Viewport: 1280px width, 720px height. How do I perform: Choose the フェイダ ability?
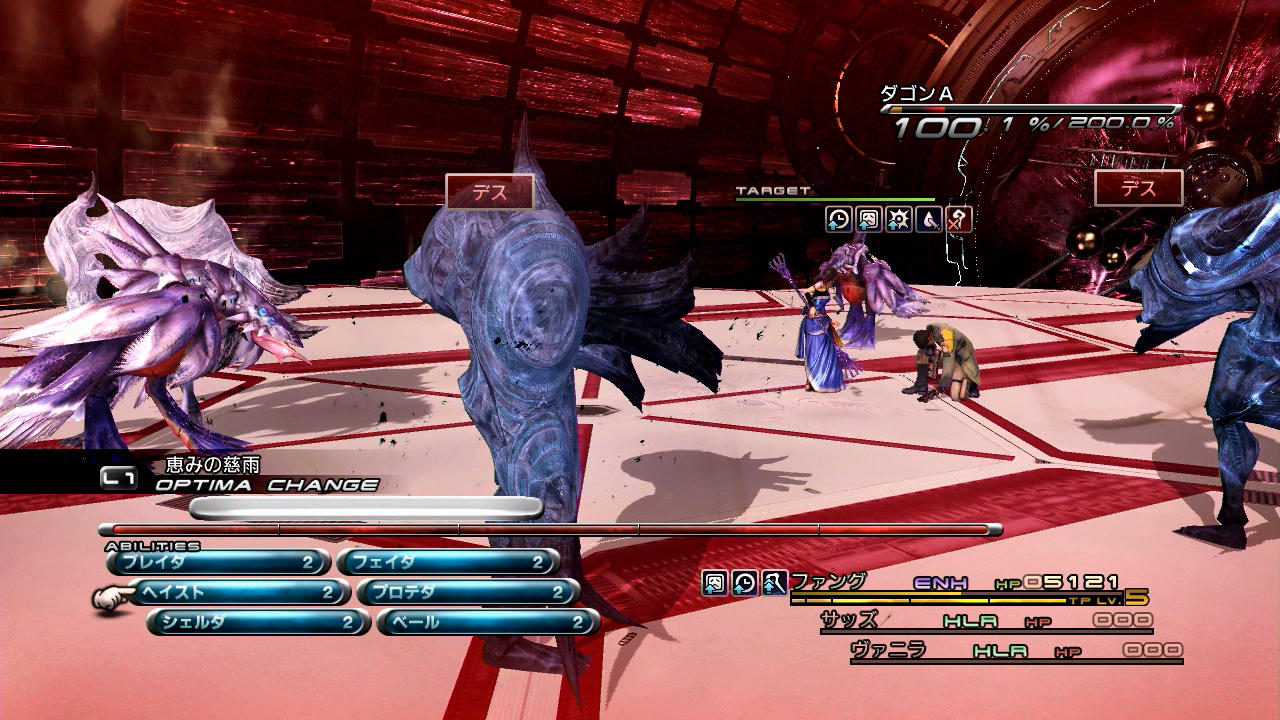447,563
